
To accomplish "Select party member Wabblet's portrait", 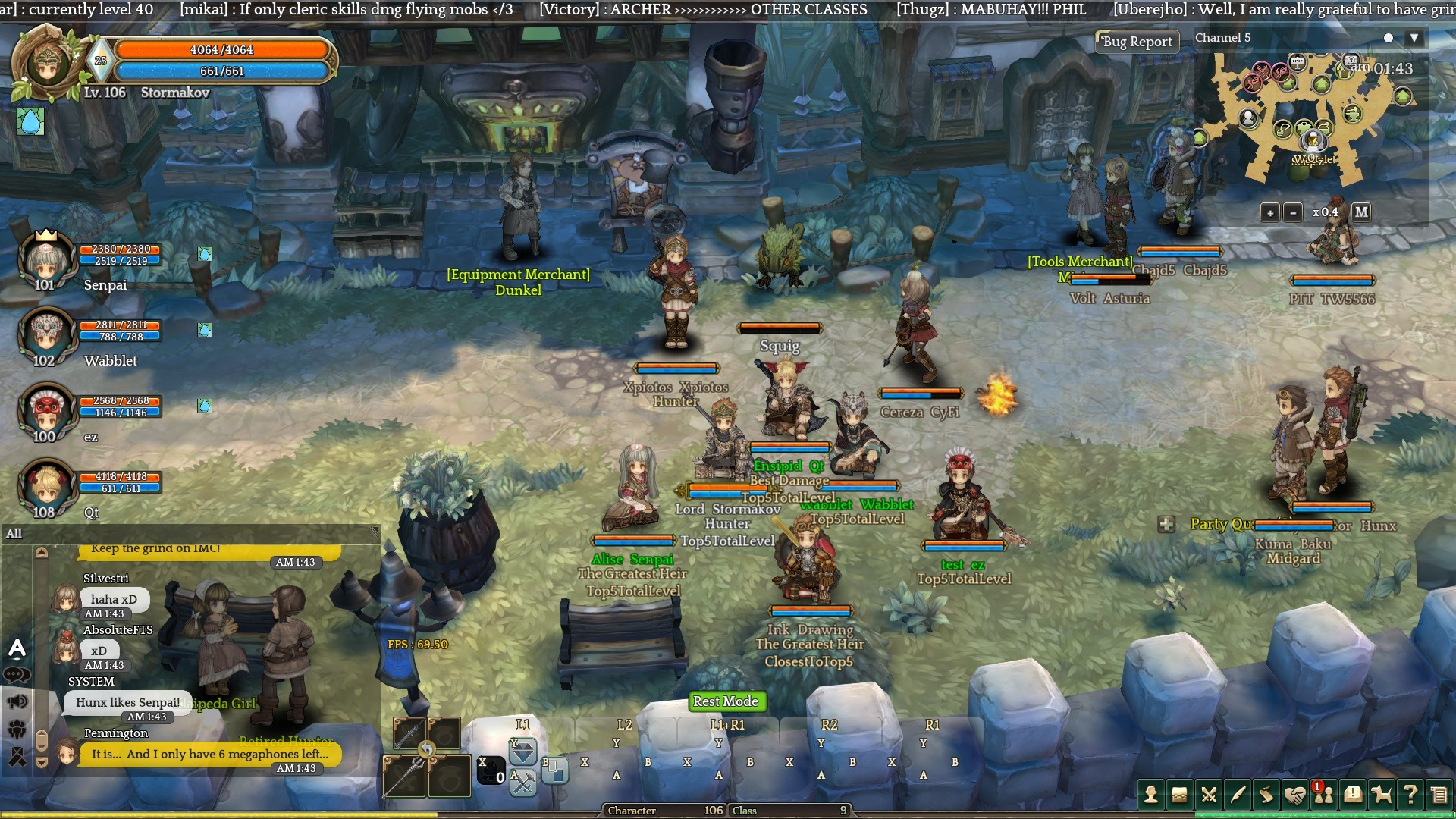I will point(45,334).
